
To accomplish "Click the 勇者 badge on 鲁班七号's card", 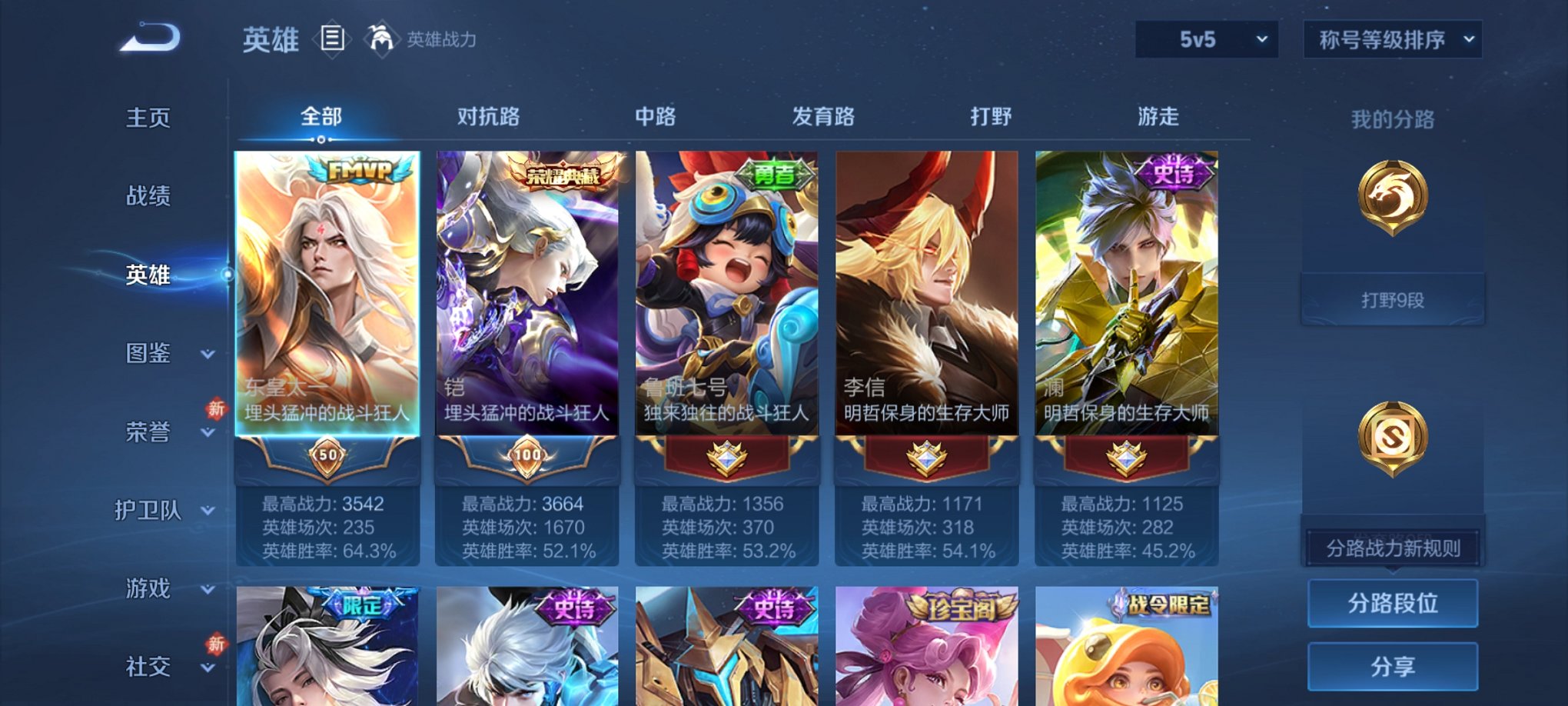I will [x=774, y=172].
